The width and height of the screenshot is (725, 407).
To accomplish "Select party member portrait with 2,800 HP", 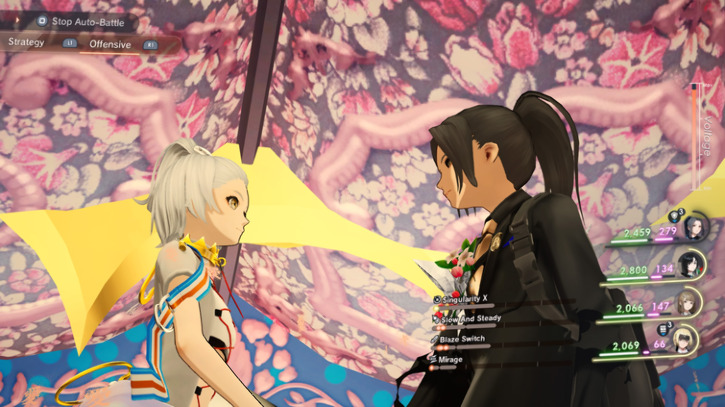I will 692,265.
